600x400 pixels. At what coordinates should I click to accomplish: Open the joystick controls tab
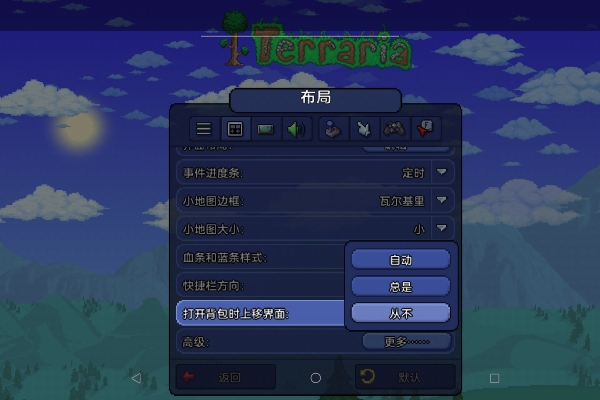coord(331,129)
